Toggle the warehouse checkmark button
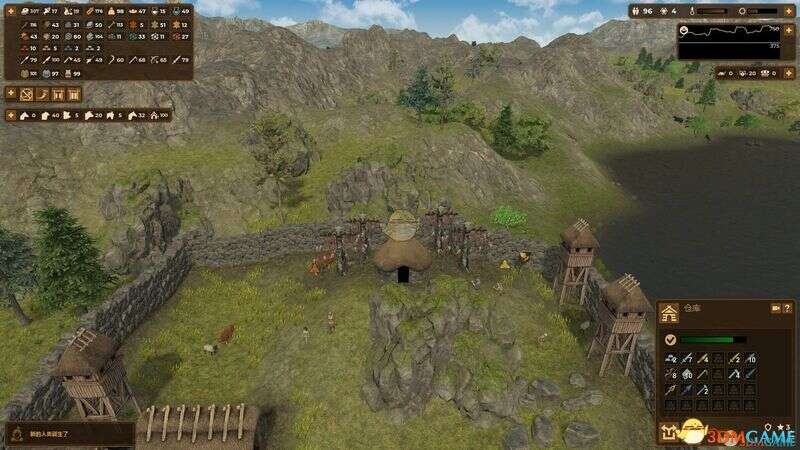This screenshot has height=450, width=800. [x=670, y=339]
